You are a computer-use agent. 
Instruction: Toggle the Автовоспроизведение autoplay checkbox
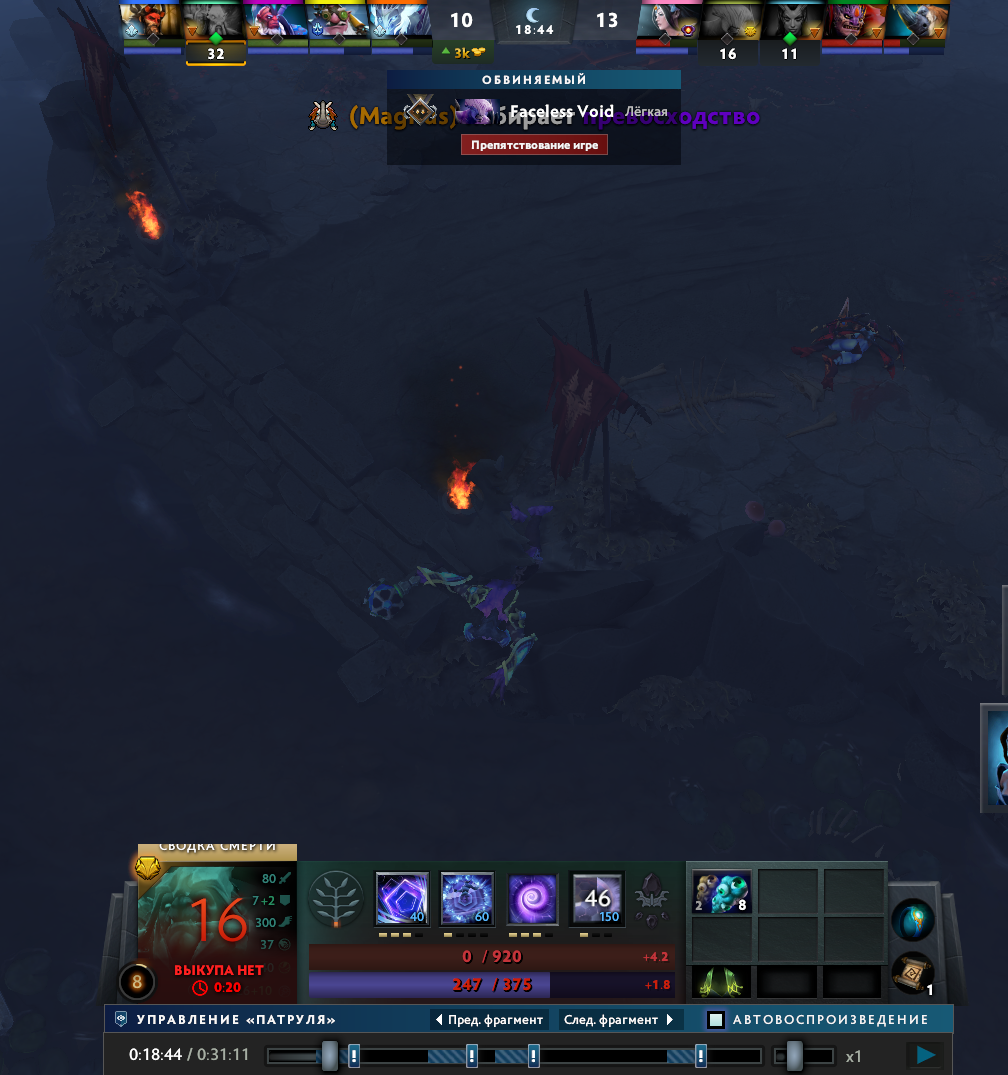(716, 1020)
